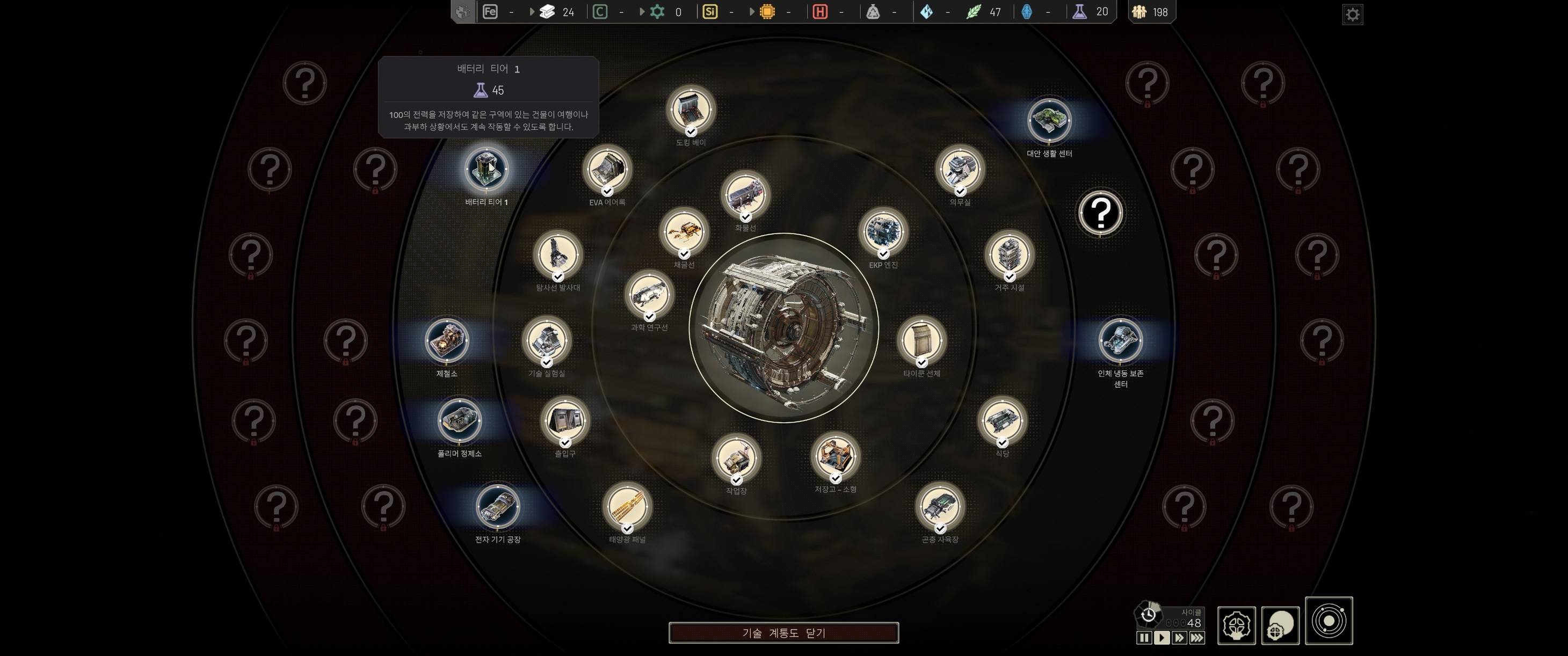This screenshot has width=1568, height=656.
Task: Choose the 전자 기기 공장 tech node
Action: [x=497, y=506]
